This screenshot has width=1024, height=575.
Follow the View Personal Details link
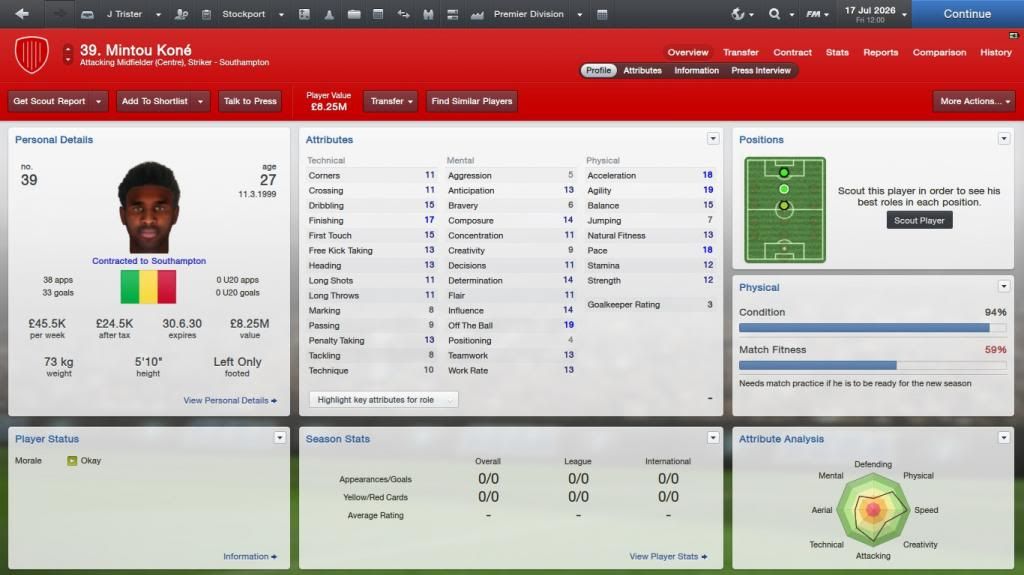coord(230,400)
